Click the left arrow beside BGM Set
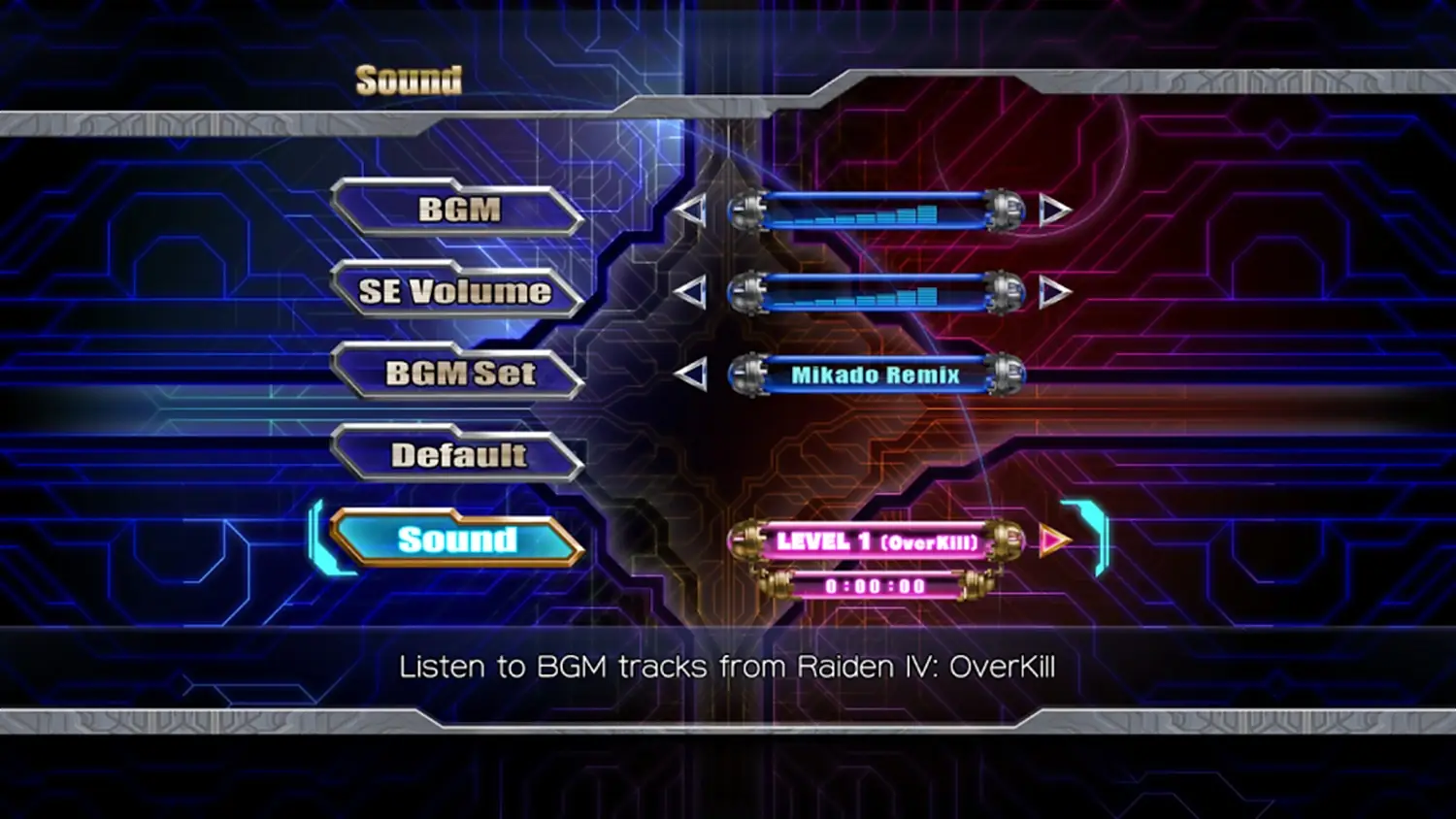Screen dimensions: 1456x819 pos(691,372)
